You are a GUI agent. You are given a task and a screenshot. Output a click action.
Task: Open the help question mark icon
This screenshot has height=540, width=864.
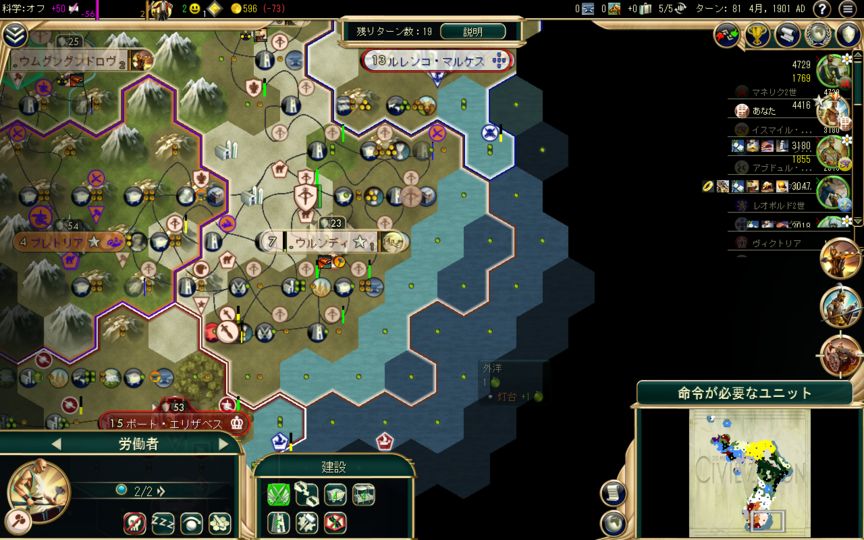coord(821,9)
